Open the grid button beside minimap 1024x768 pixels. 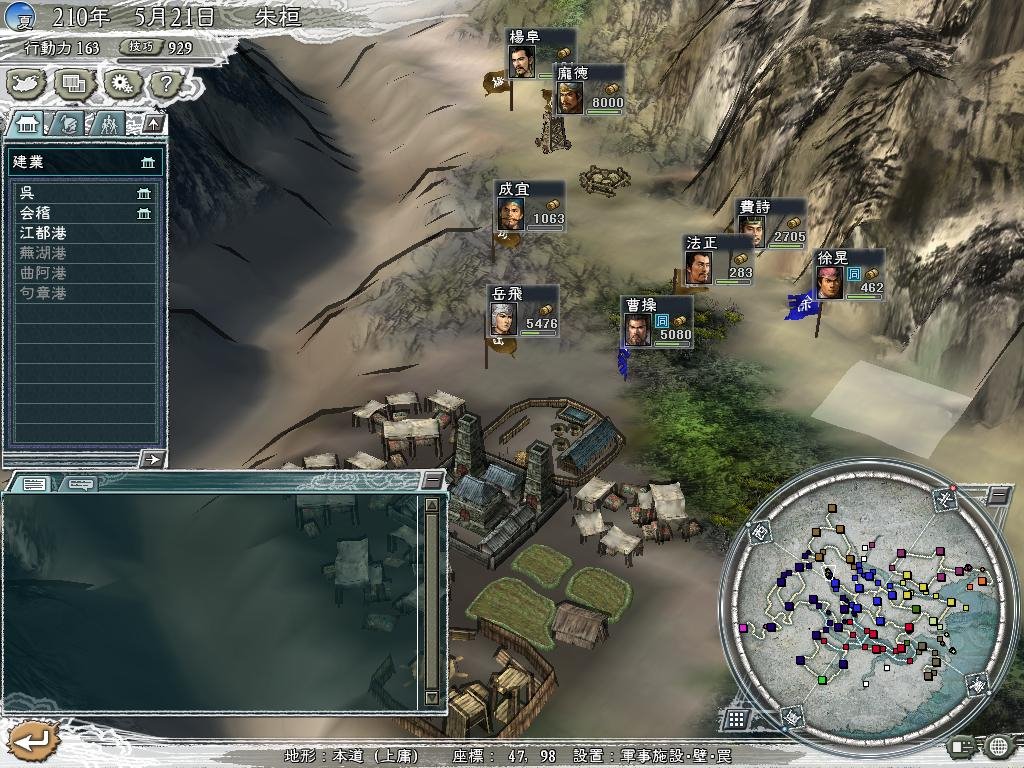[x=735, y=718]
